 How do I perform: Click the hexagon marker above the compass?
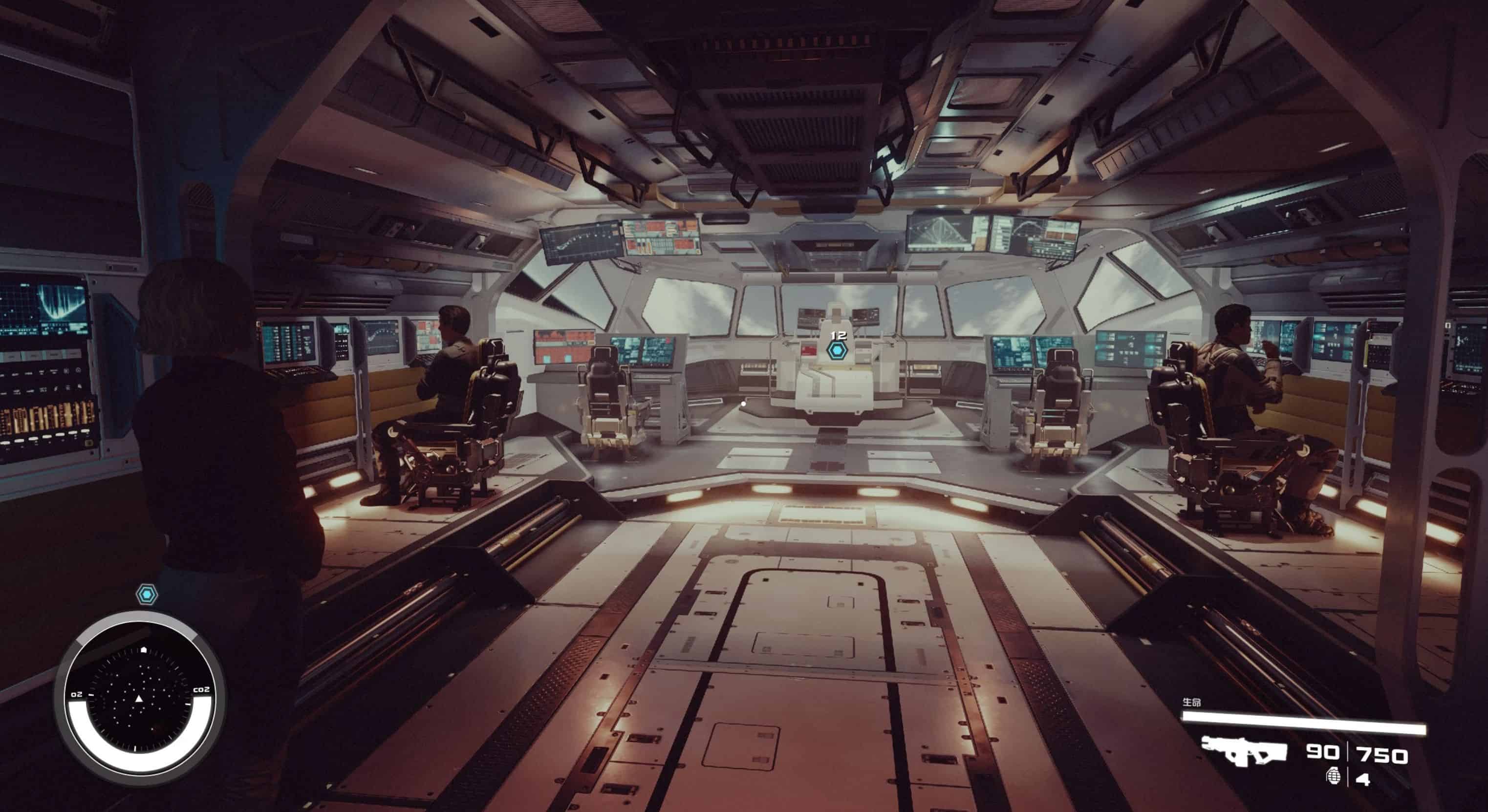pyautogui.click(x=147, y=594)
